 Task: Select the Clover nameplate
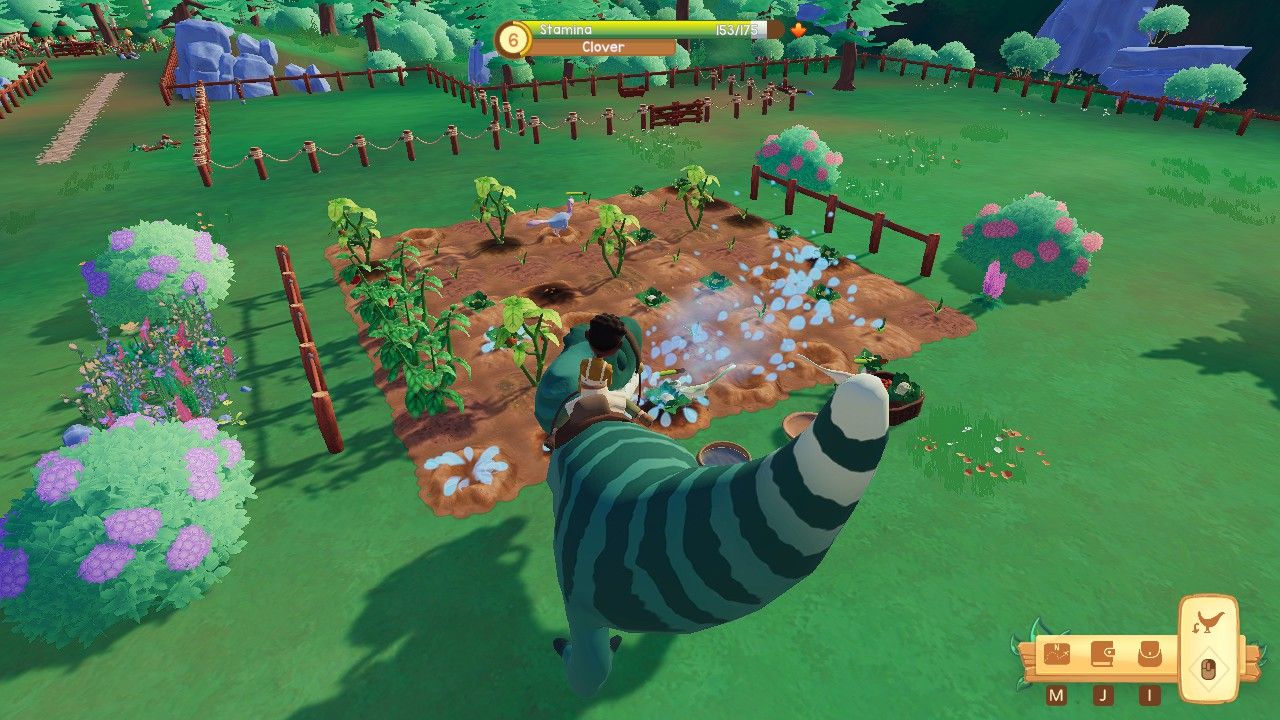click(x=602, y=47)
